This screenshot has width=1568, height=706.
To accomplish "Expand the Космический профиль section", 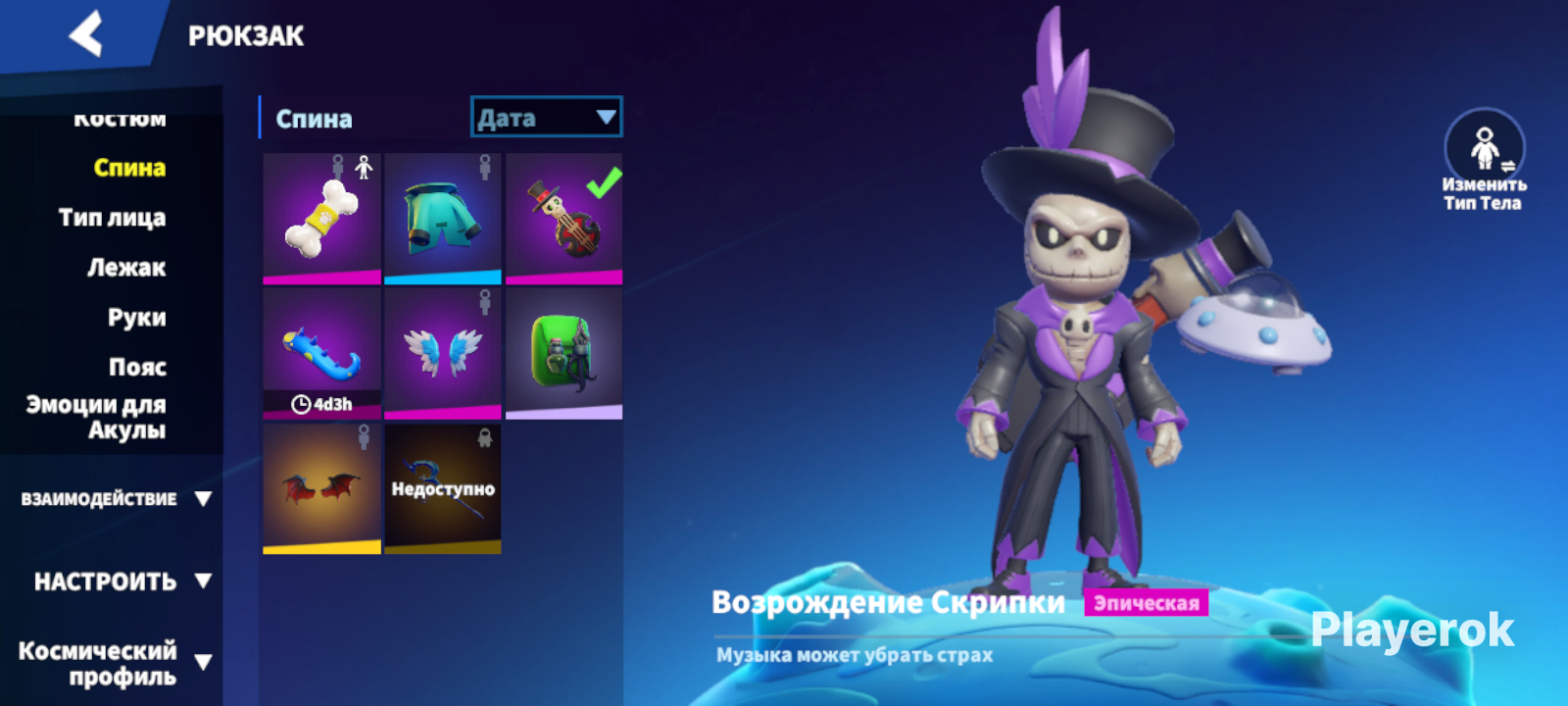I will click(114, 664).
